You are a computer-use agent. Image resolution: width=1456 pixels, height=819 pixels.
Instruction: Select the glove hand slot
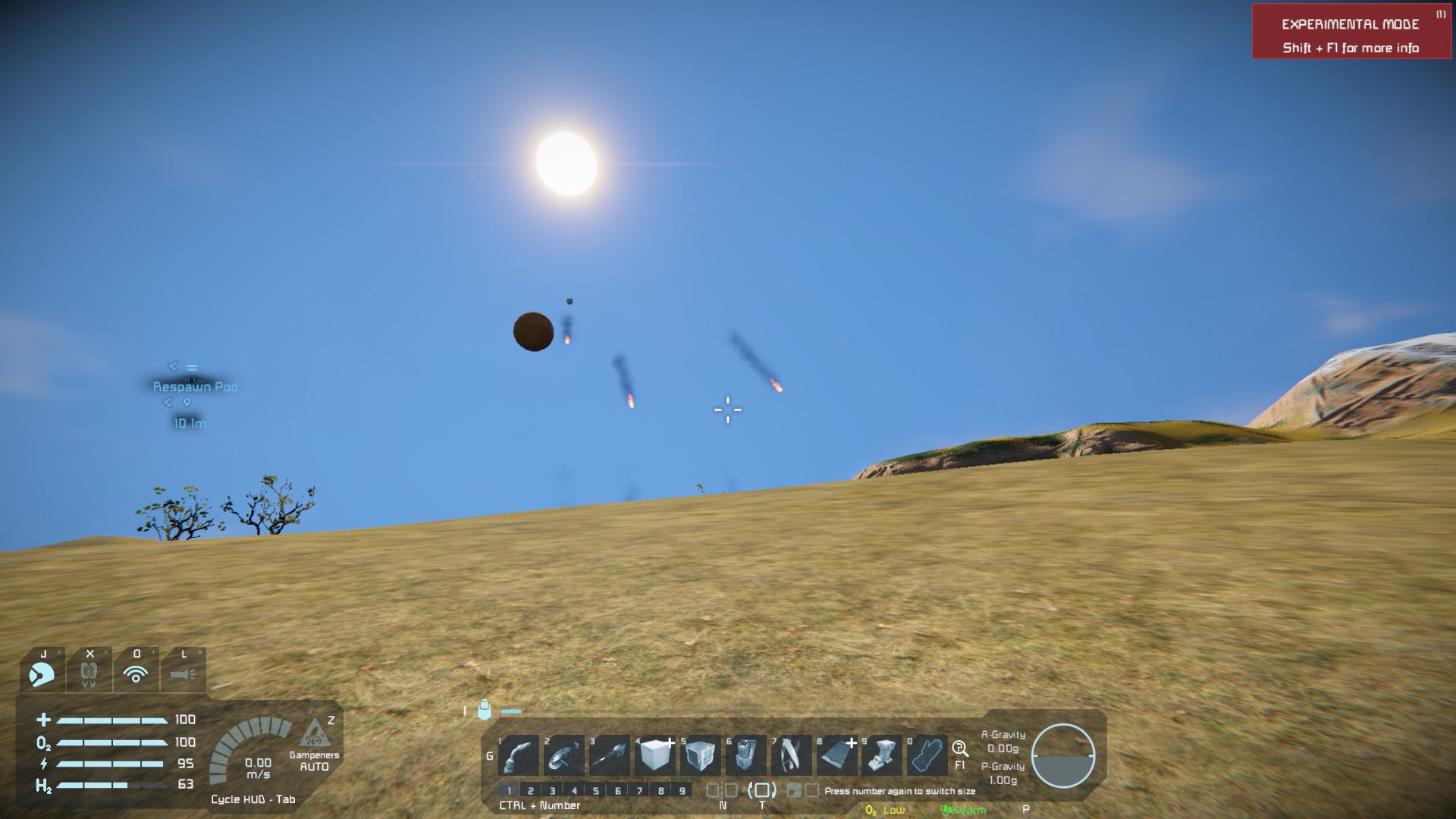927,755
